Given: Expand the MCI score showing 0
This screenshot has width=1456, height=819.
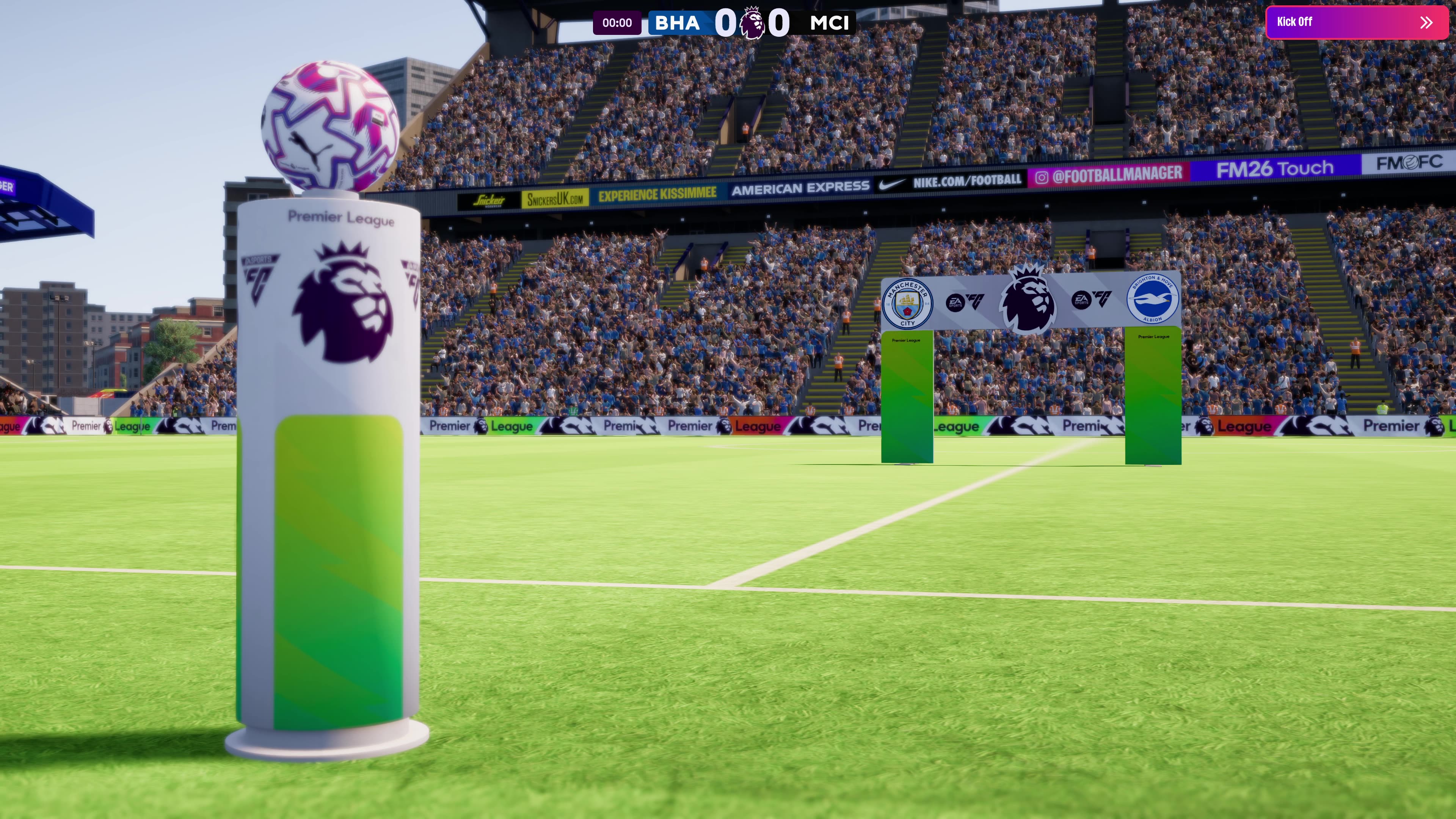Looking at the screenshot, I should (x=780, y=23).
